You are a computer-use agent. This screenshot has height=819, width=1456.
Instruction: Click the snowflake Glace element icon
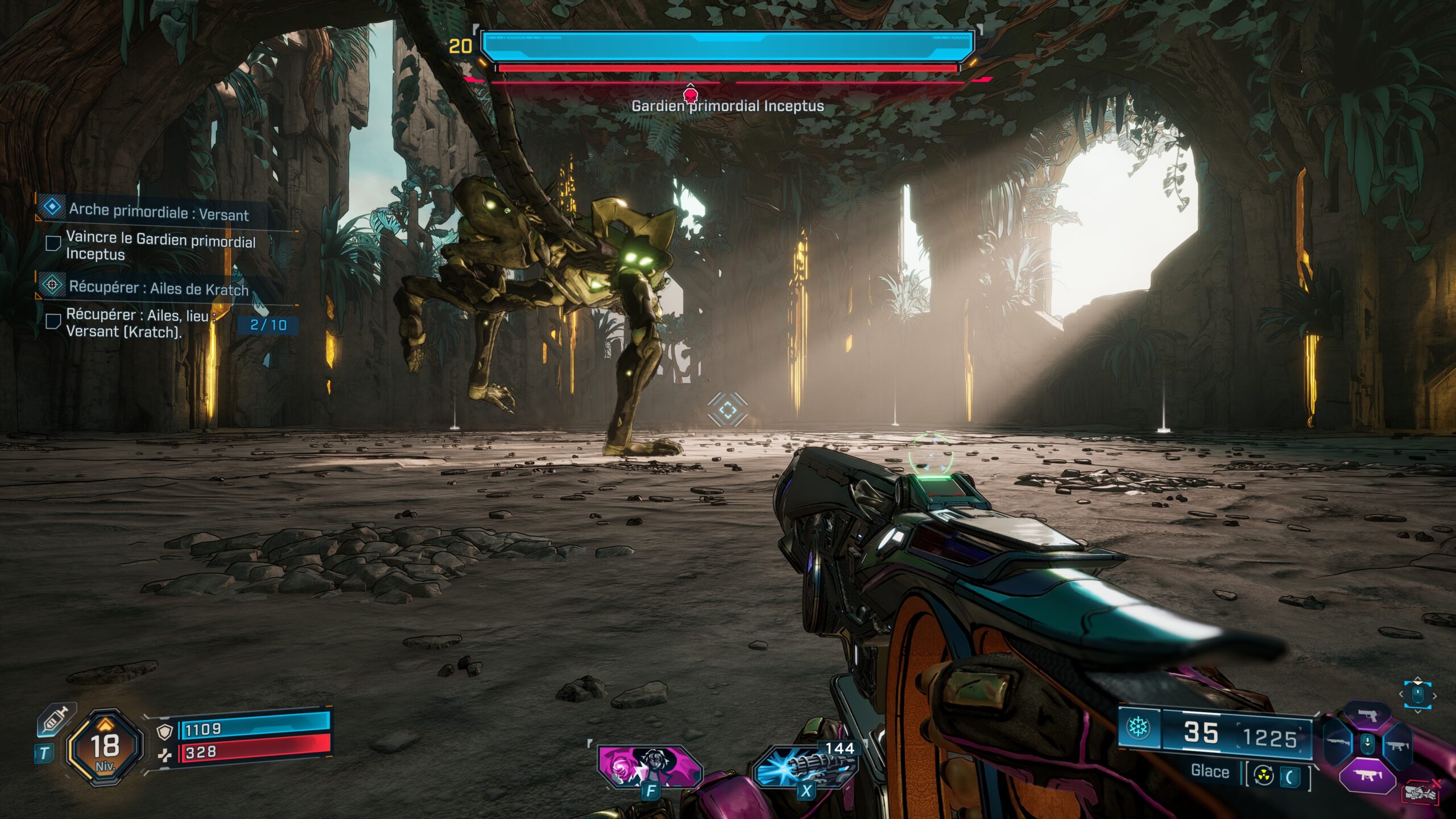tap(1138, 727)
